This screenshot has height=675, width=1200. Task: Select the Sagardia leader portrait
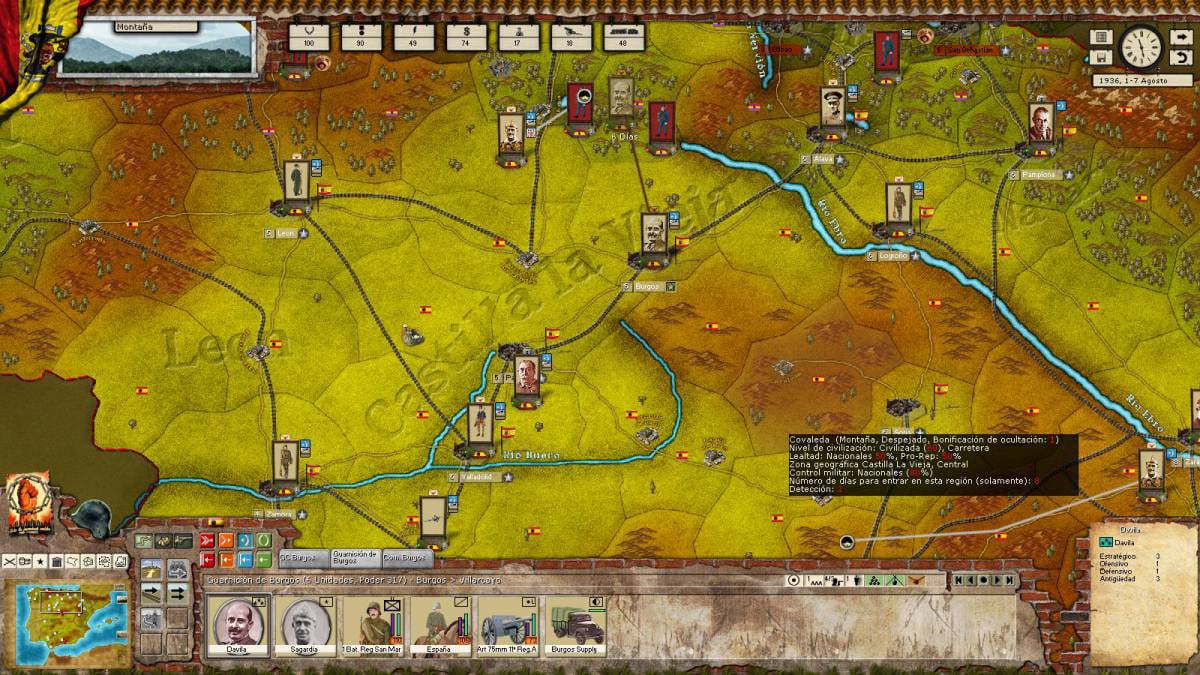tap(304, 624)
